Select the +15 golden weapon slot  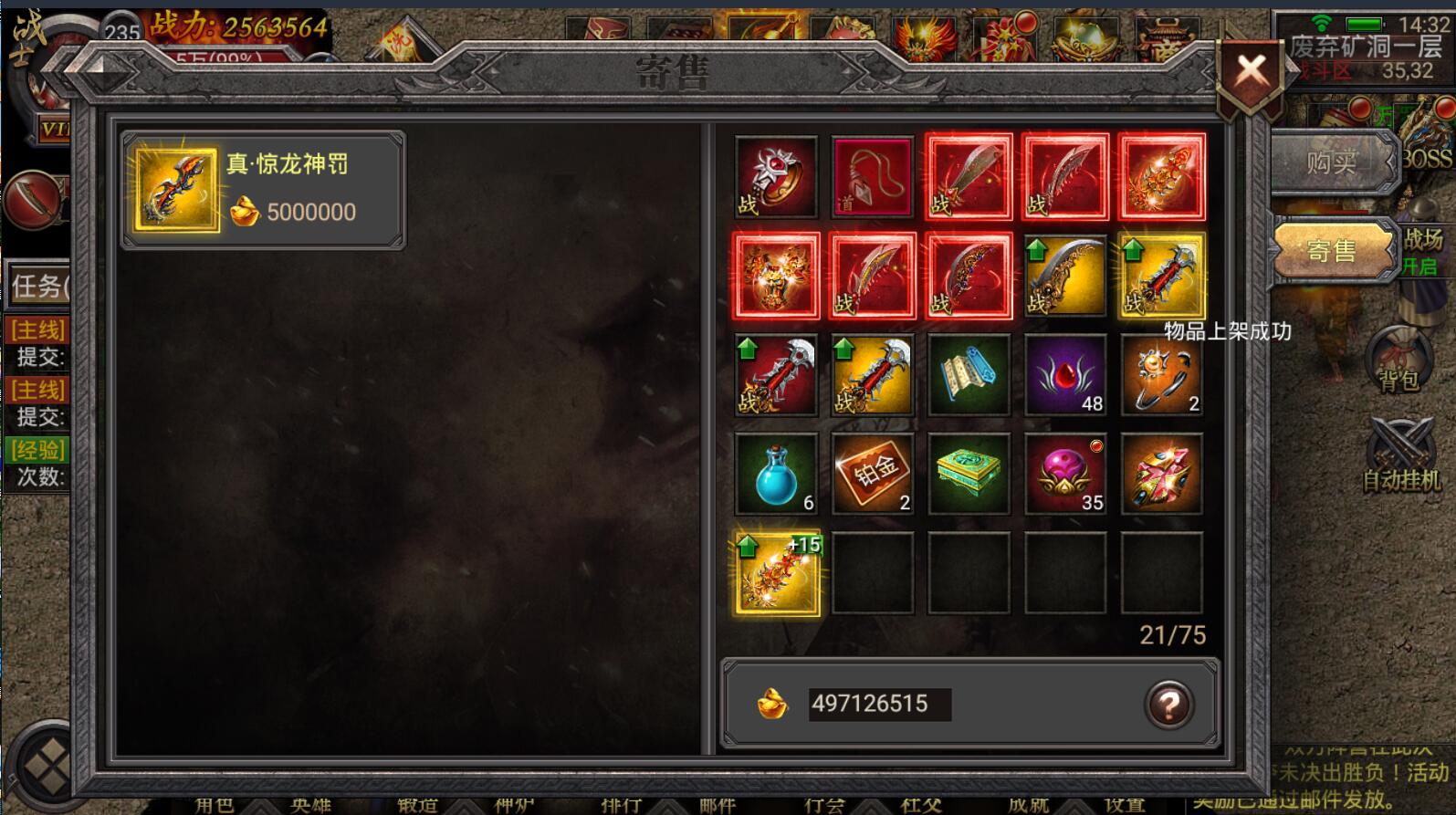click(x=777, y=573)
